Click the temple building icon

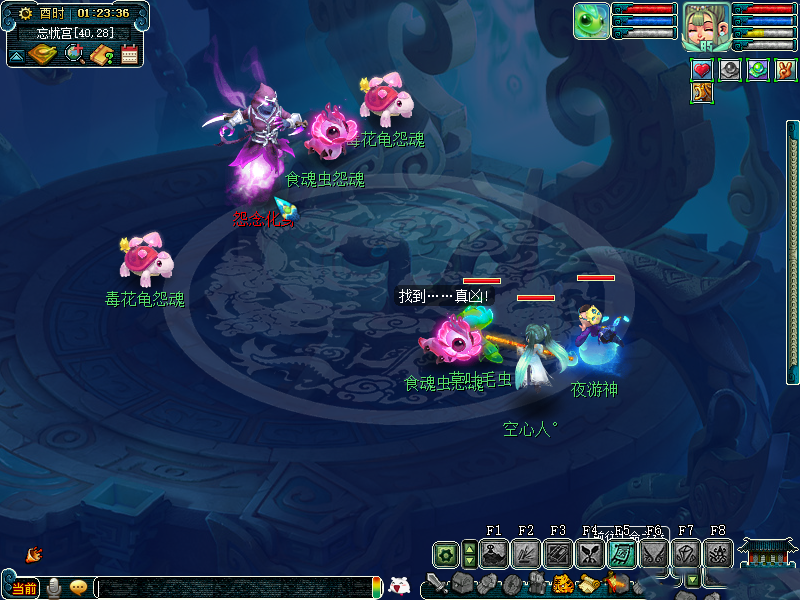[767, 553]
